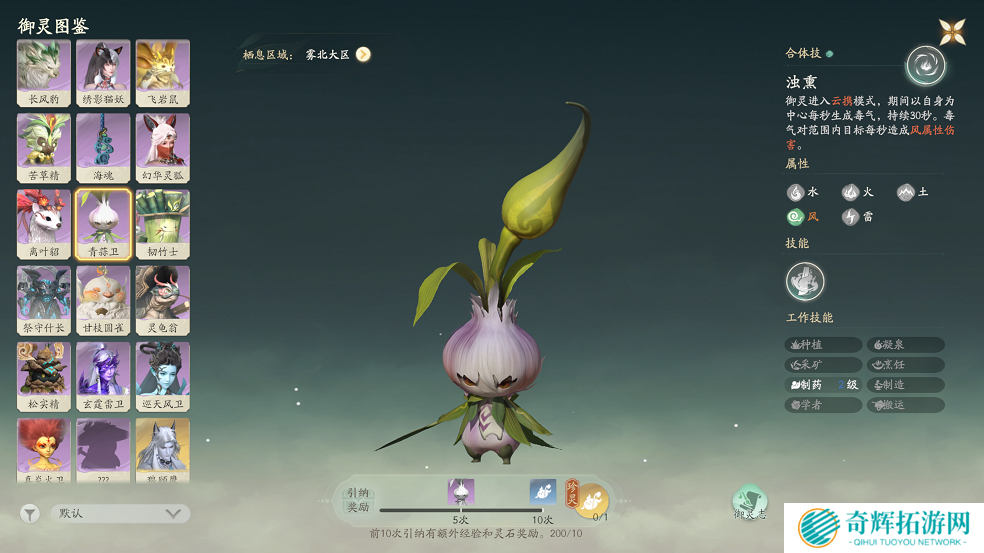Go to 雾北大区 habitat via arrow button
Viewport: 984px width, 553px height.
(x=363, y=55)
